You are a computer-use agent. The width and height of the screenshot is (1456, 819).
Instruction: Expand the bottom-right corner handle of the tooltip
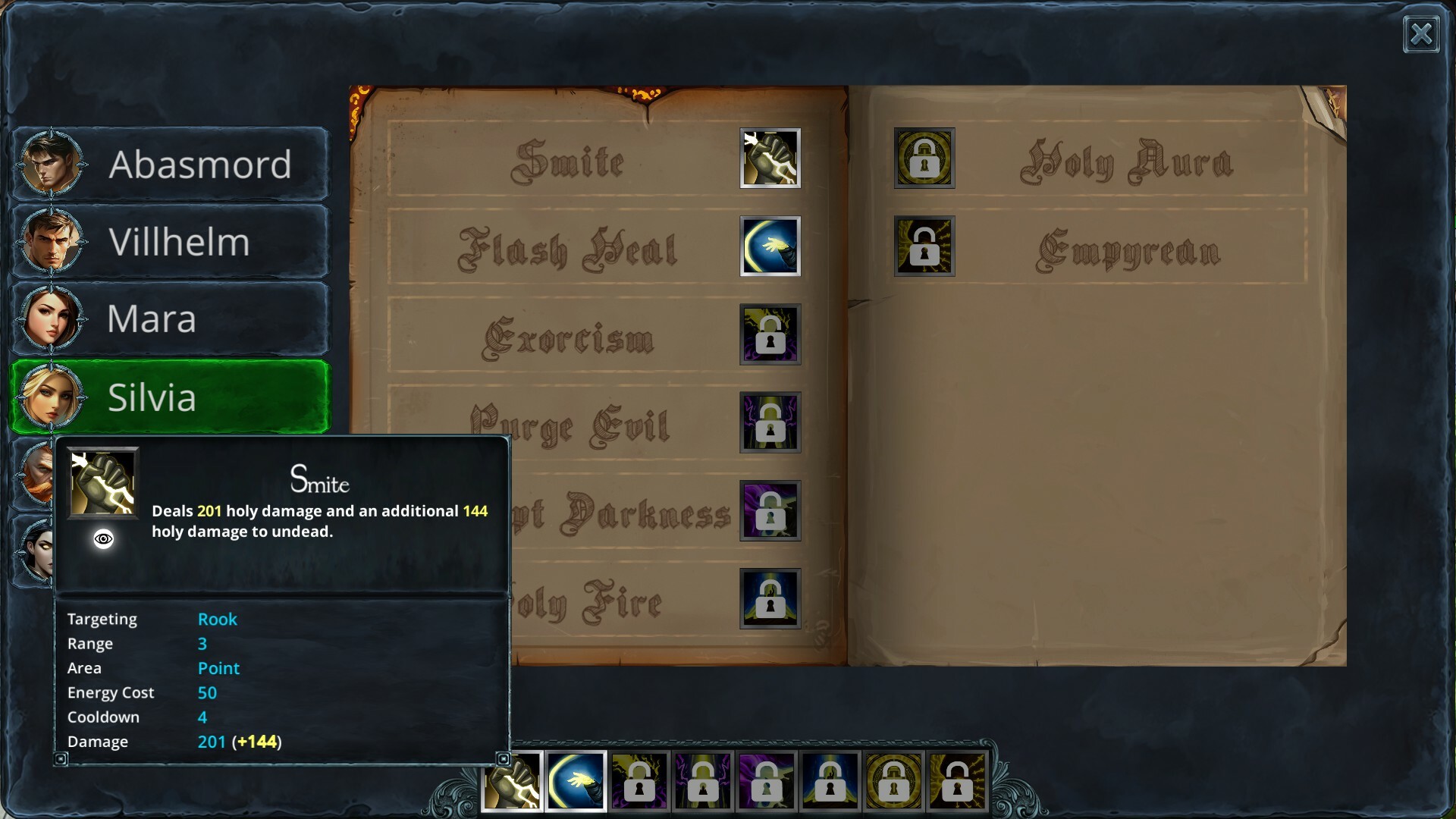pos(504,758)
